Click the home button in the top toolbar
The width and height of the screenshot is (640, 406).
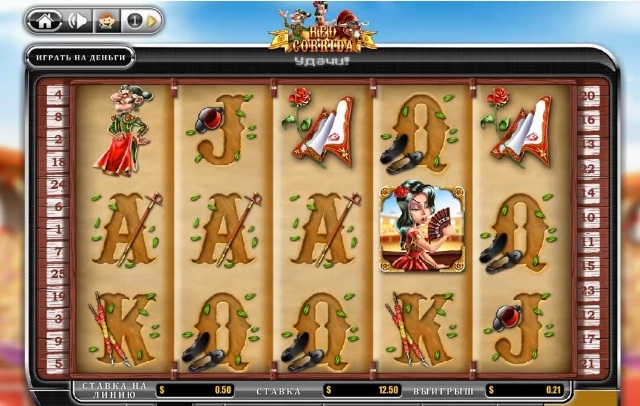tap(46, 20)
